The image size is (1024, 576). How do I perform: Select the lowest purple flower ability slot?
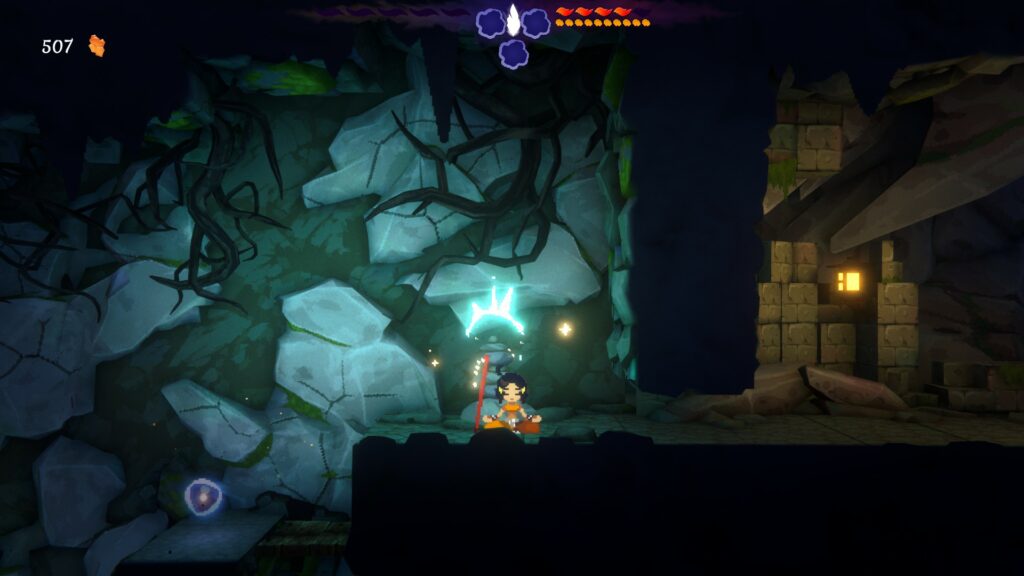[514, 53]
